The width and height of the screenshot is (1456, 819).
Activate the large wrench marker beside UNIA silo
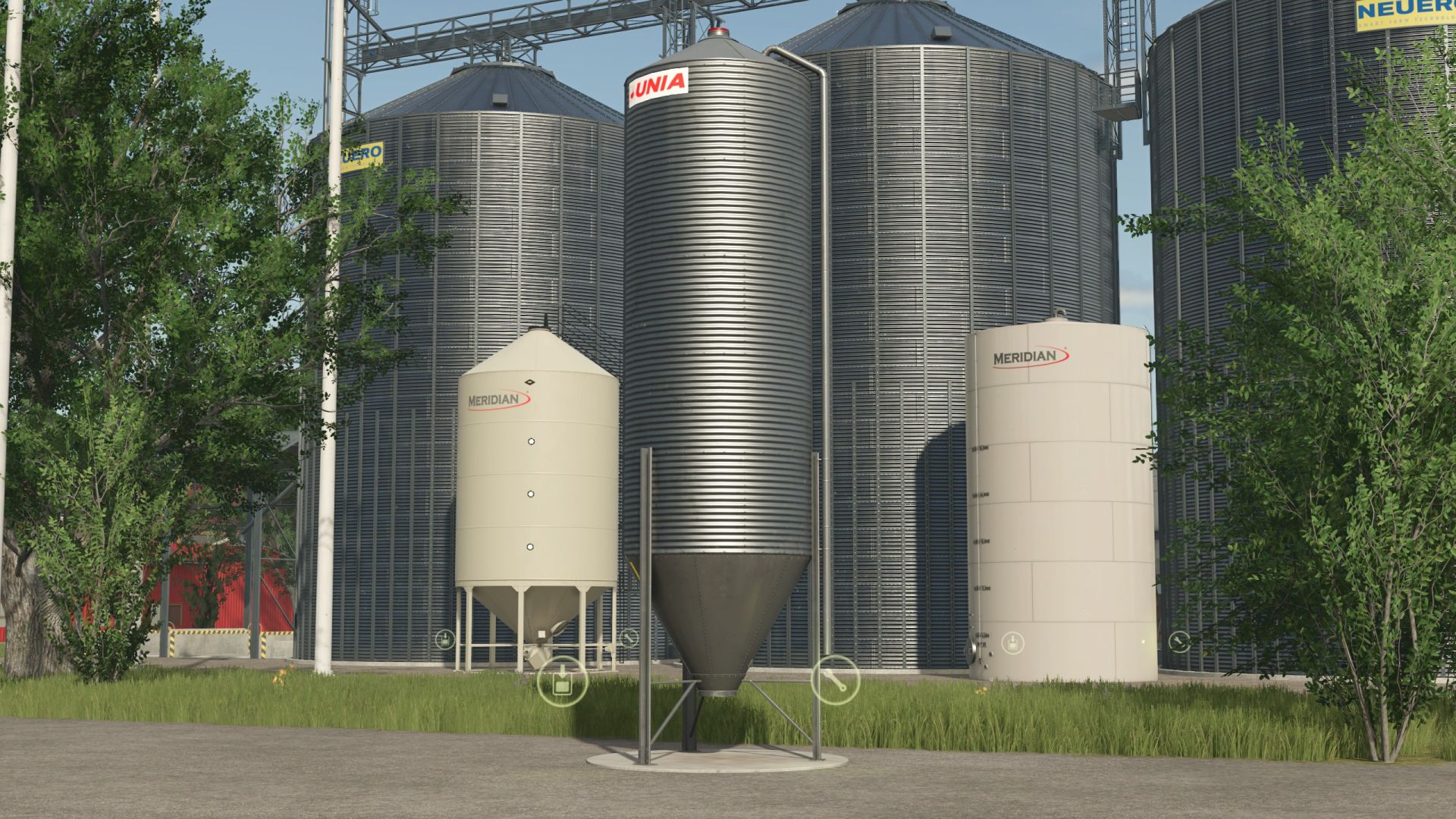coord(835,679)
